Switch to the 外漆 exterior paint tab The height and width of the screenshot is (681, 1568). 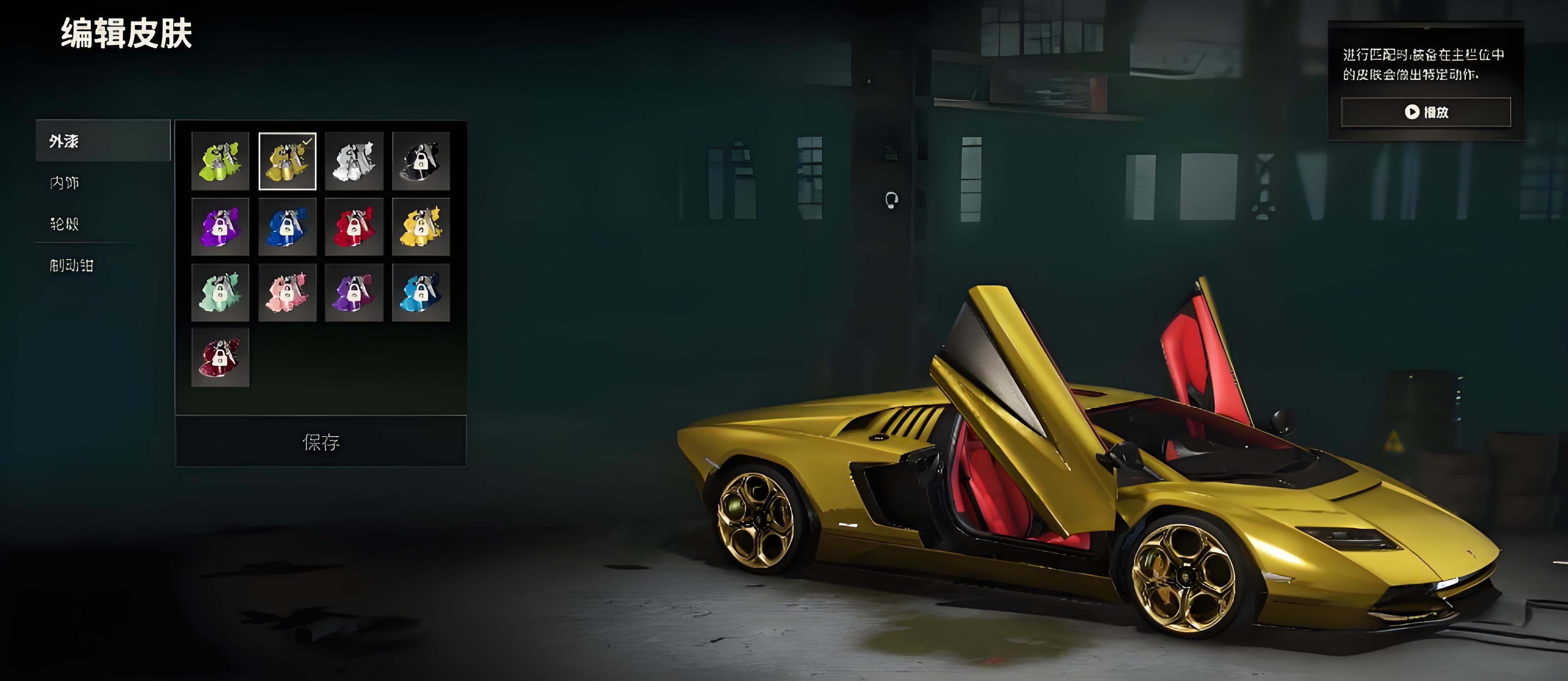click(102, 141)
